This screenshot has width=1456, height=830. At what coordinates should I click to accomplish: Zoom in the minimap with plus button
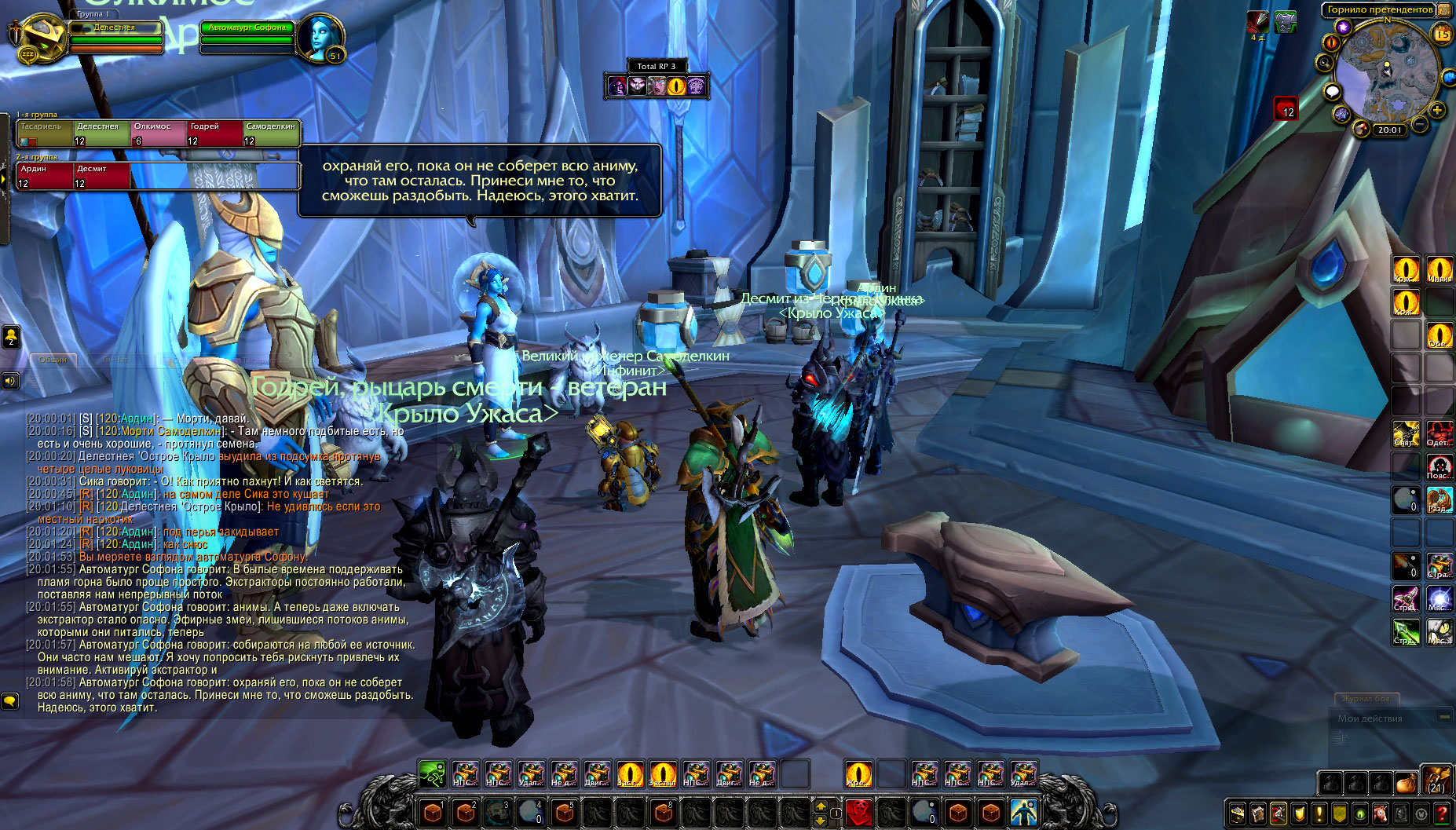pyautogui.click(x=1437, y=111)
